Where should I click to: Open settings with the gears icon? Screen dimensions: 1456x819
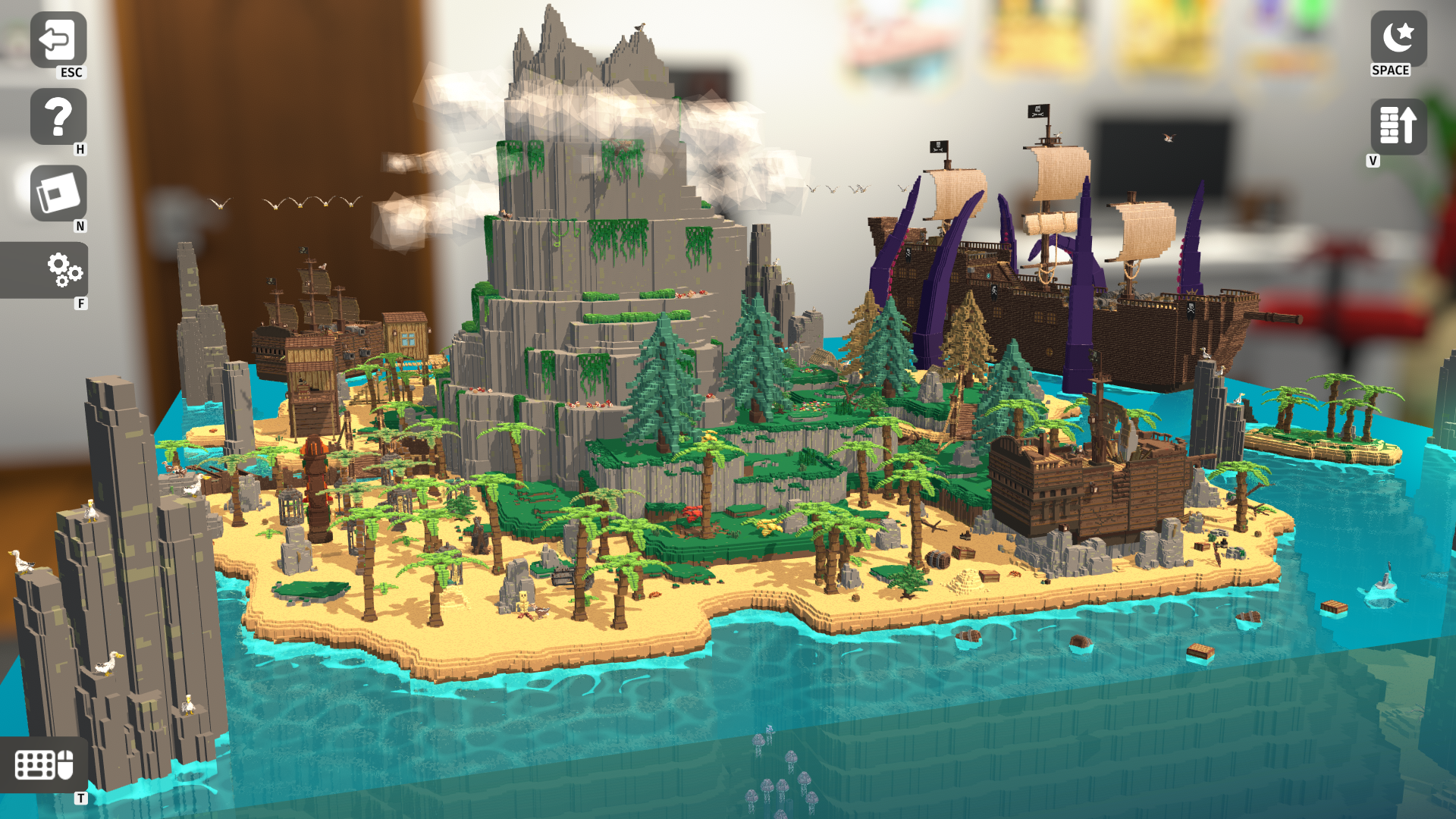click(64, 270)
